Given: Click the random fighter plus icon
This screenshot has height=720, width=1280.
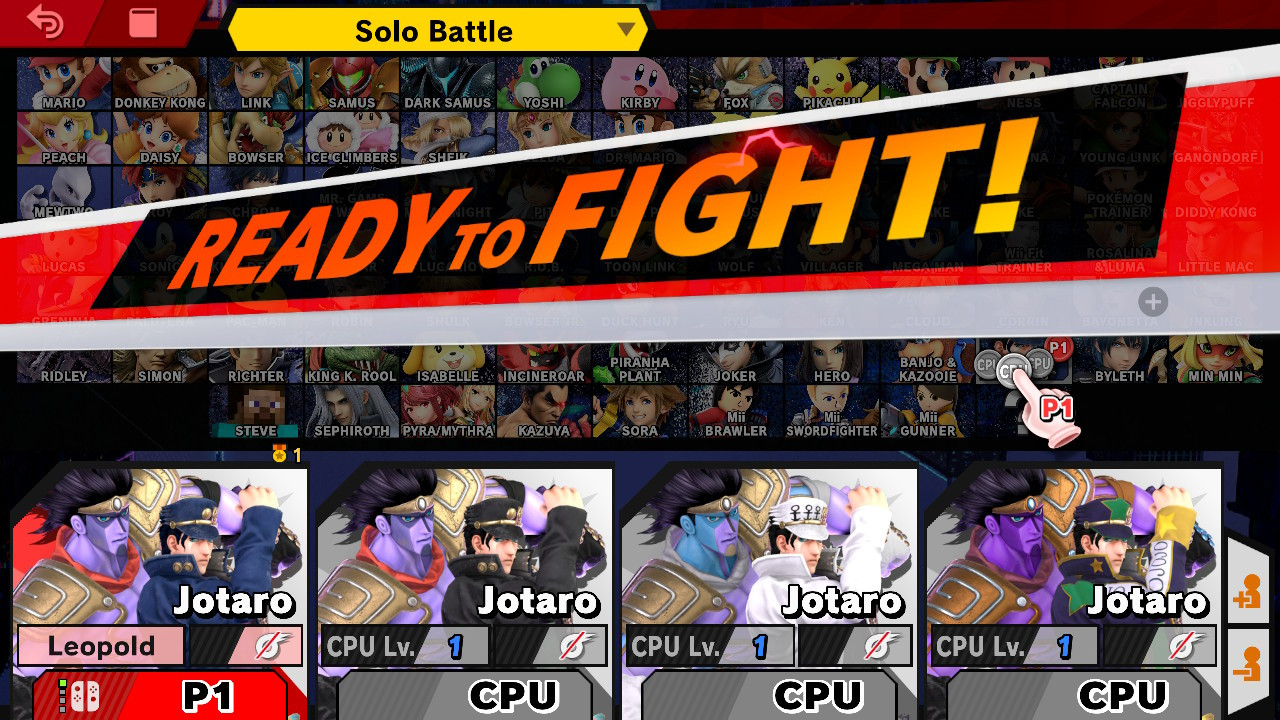Looking at the screenshot, I should (1155, 302).
